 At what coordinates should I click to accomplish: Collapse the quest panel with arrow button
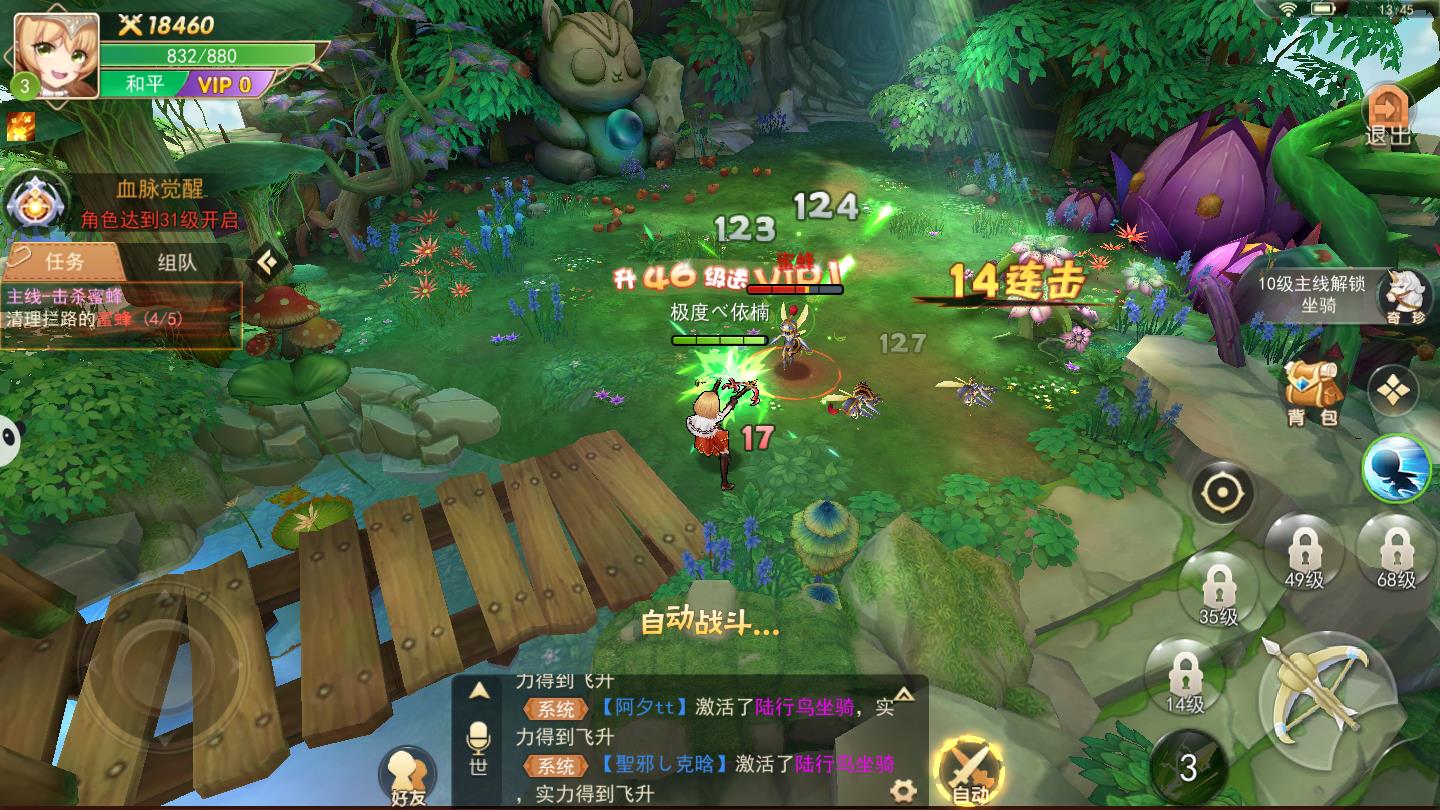pyautogui.click(x=266, y=262)
